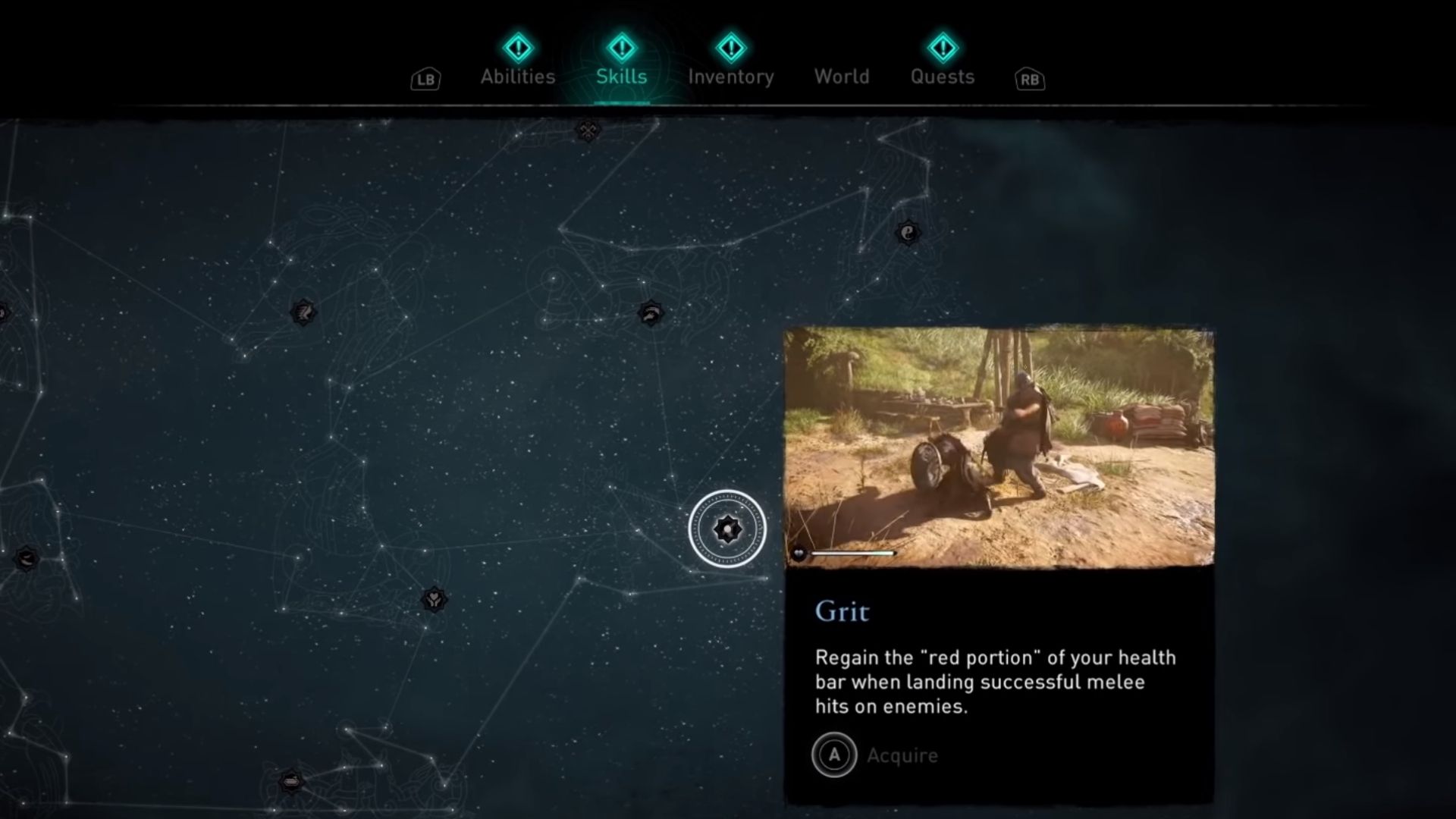
Task: Switch to the Quests tab
Action: [943, 77]
